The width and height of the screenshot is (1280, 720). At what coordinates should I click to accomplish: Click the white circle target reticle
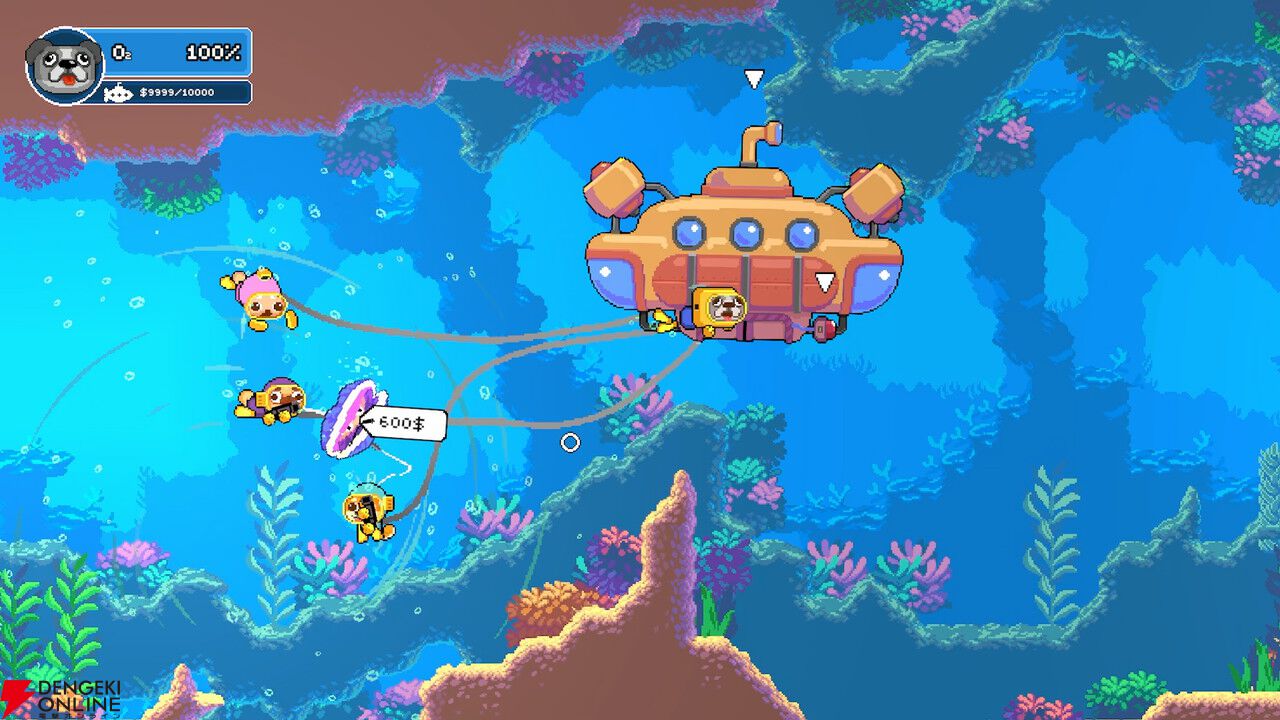[572, 440]
